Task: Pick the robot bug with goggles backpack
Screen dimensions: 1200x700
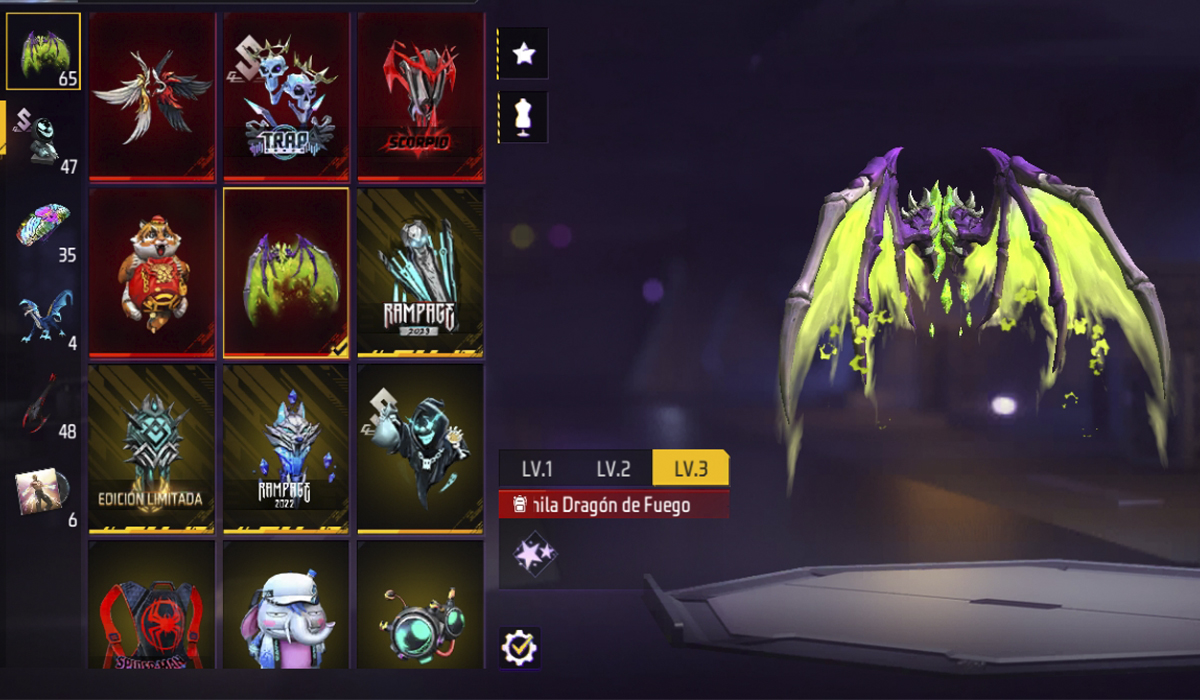Action: click(420, 606)
